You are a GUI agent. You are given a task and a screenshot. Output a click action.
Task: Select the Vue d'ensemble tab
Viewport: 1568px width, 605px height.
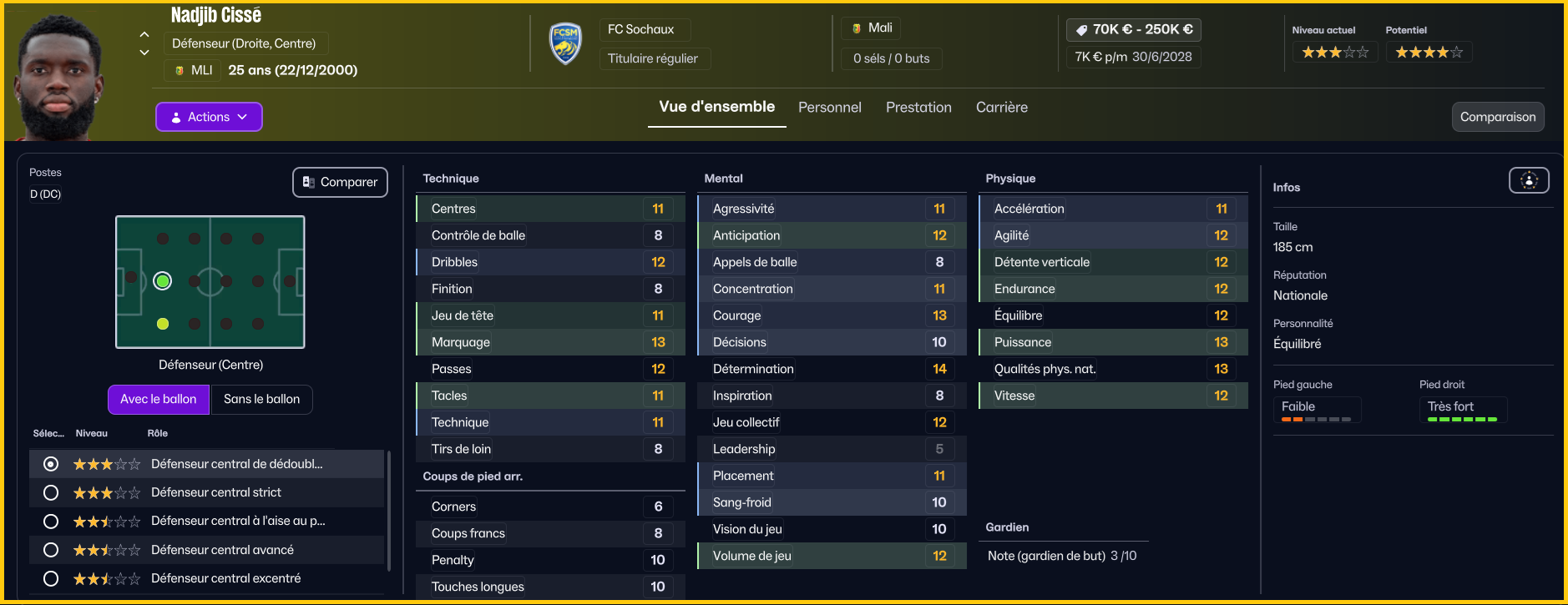[716, 107]
